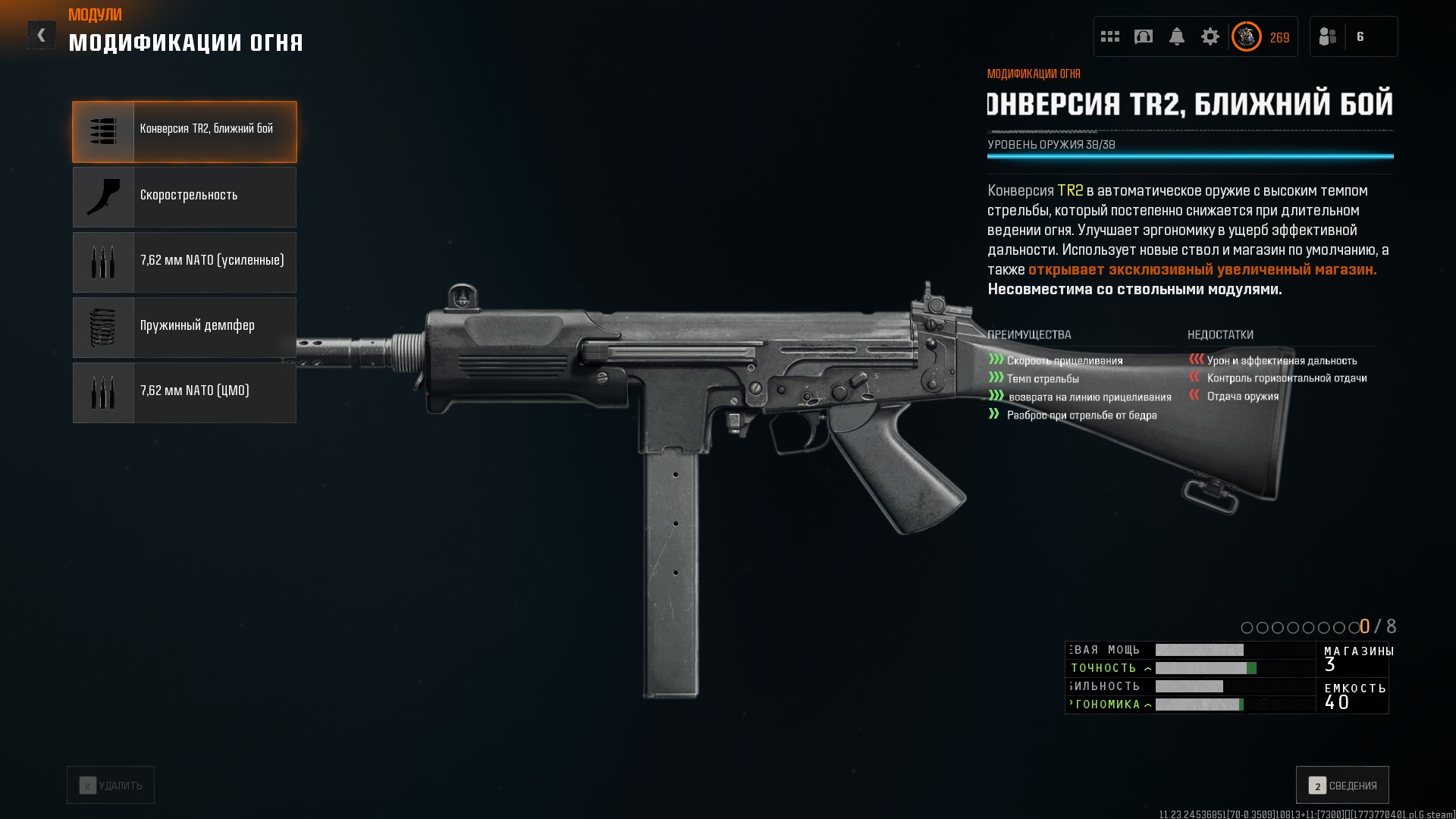
Task: Click the player profile emblem
Action: 1247,36
